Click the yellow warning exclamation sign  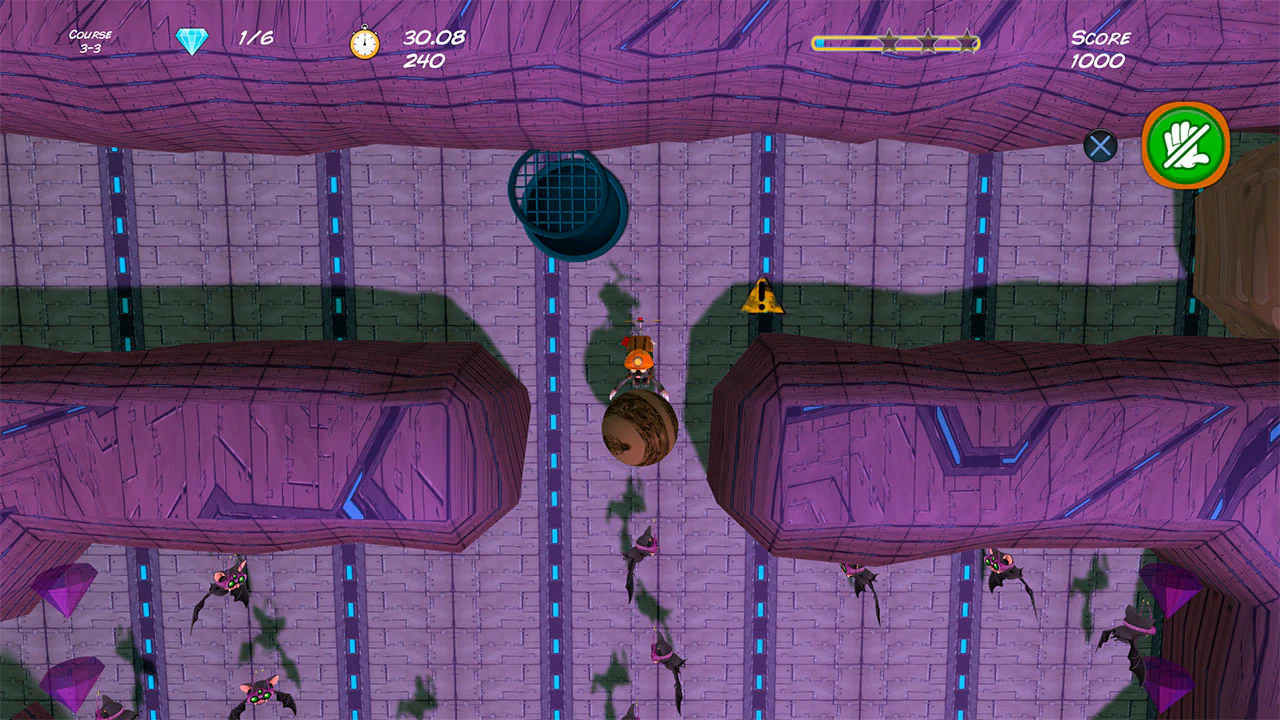coord(761,298)
